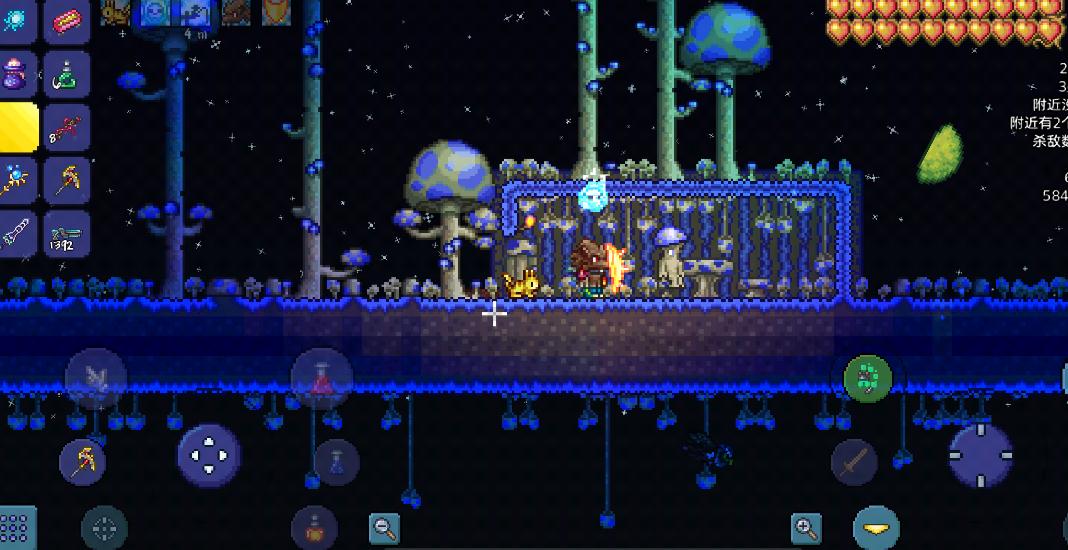The image size is (1068, 550).
Task: Activate the pickaxe quick-tool button
Action: pyautogui.click(x=83, y=461)
